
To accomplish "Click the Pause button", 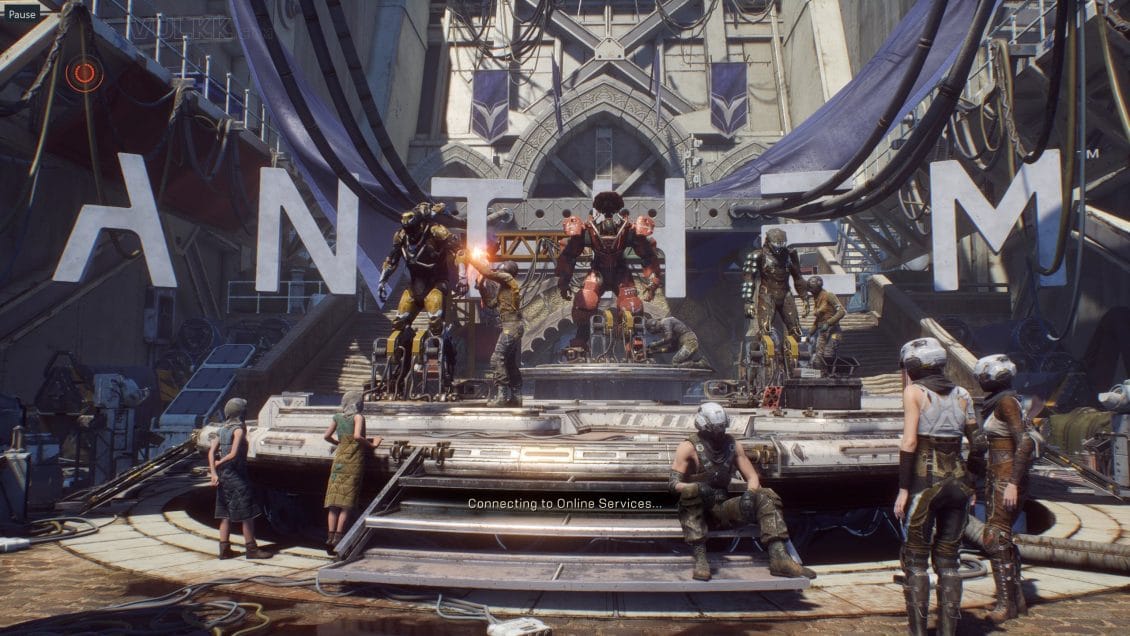I will [x=22, y=14].
